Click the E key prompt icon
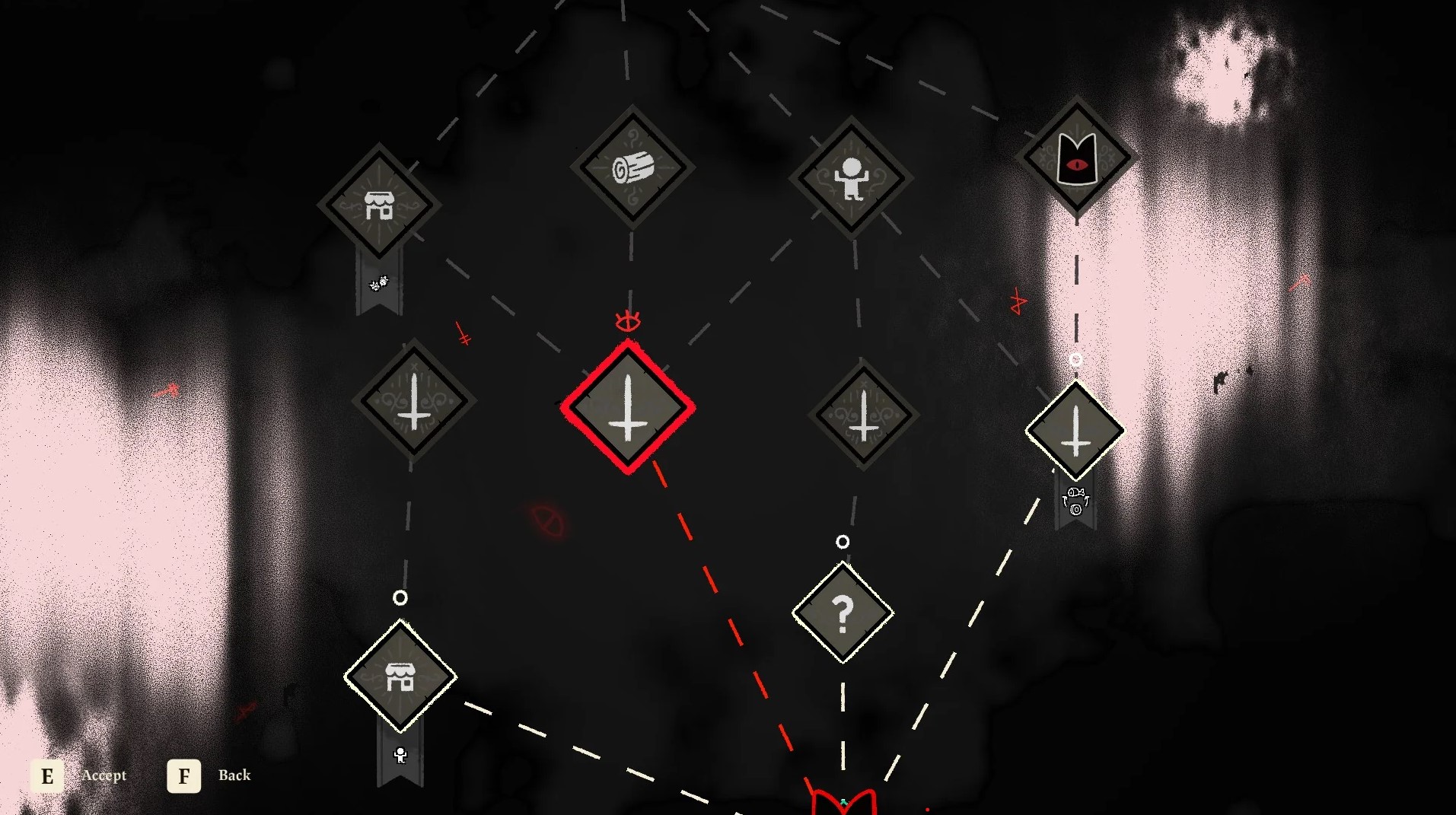The height and width of the screenshot is (815, 1456). click(48, 776)
